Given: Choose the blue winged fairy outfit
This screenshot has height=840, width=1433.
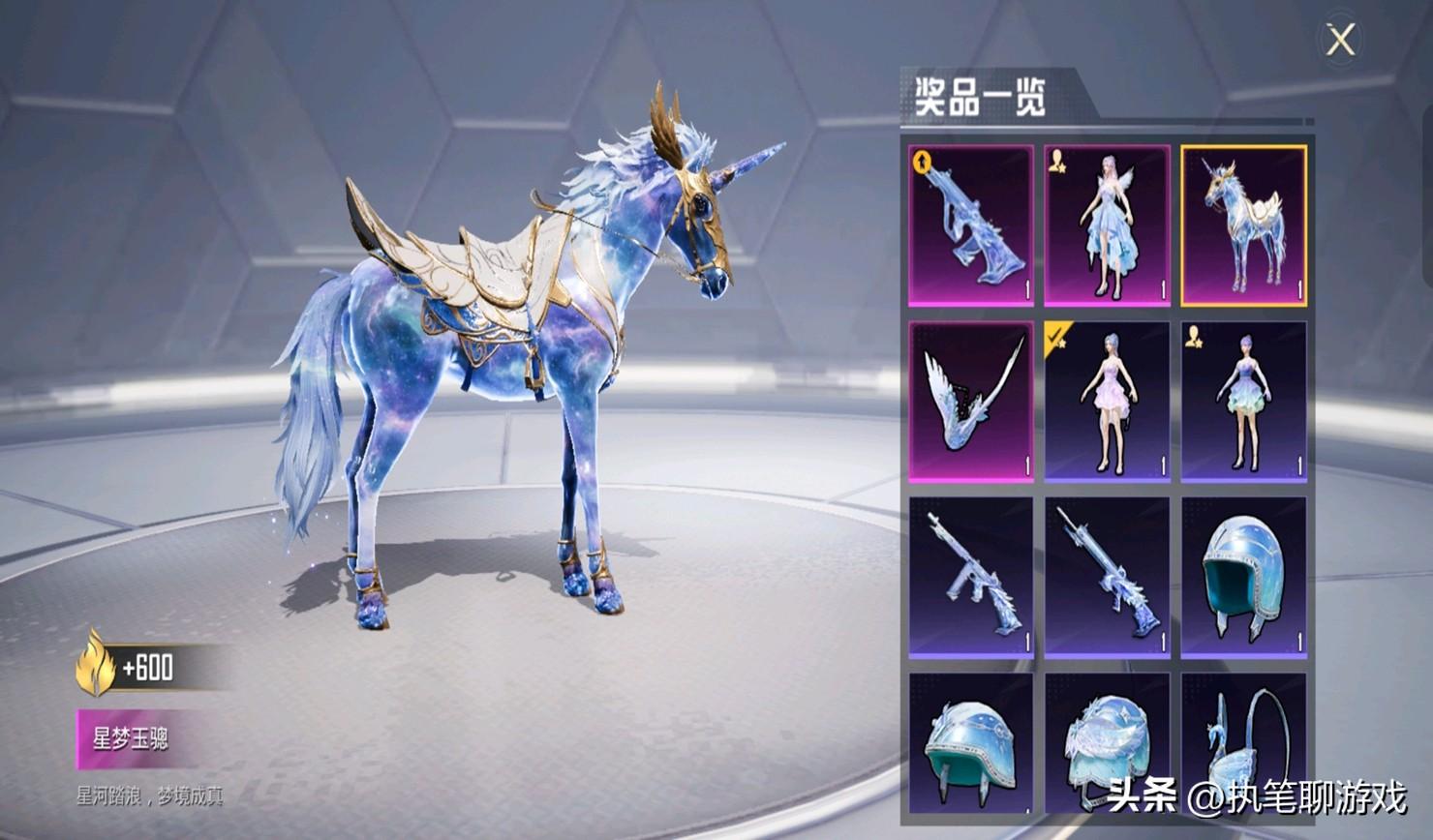Looking at the screenshot, I should pyautogui.click(x=1108, y=225).
